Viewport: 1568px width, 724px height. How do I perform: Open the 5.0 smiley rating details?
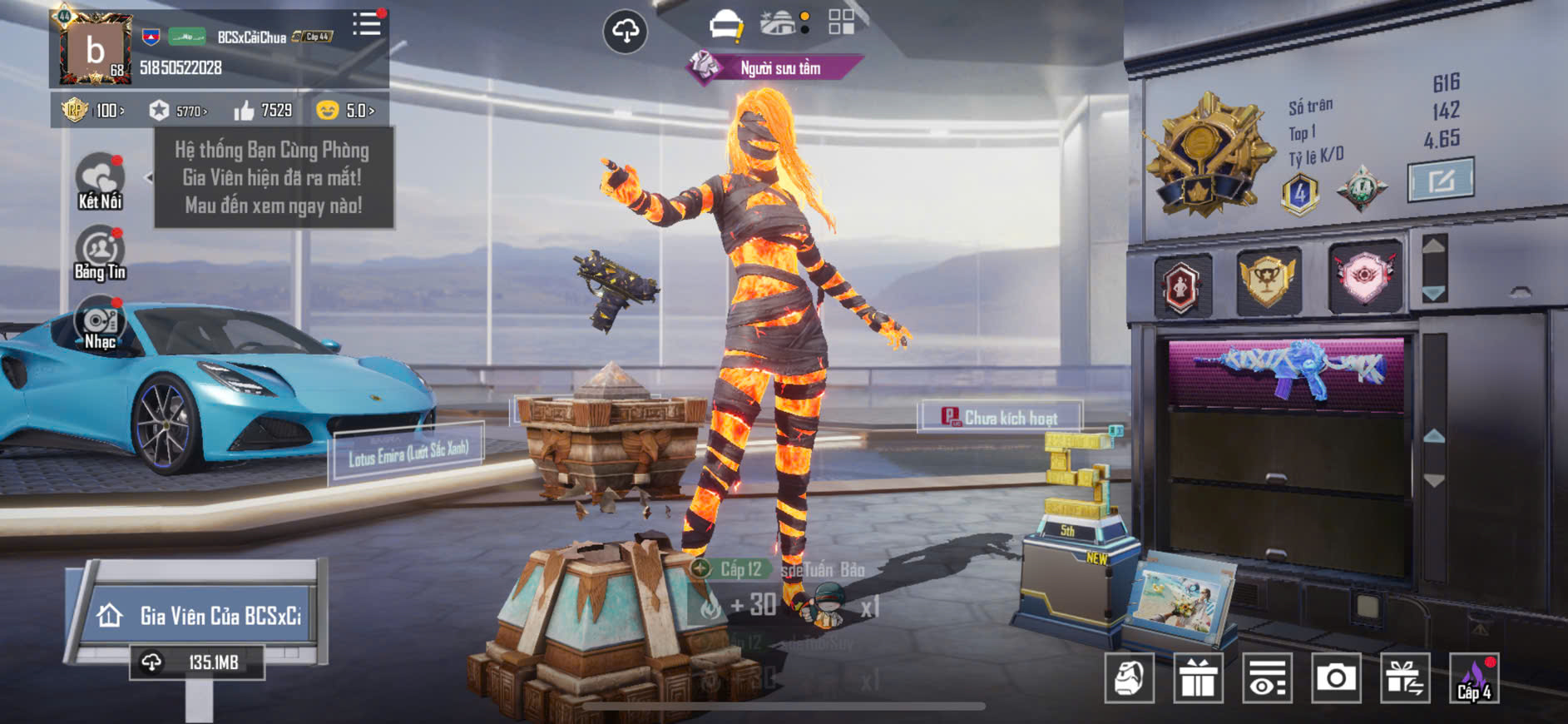click(x=346, y=111)
